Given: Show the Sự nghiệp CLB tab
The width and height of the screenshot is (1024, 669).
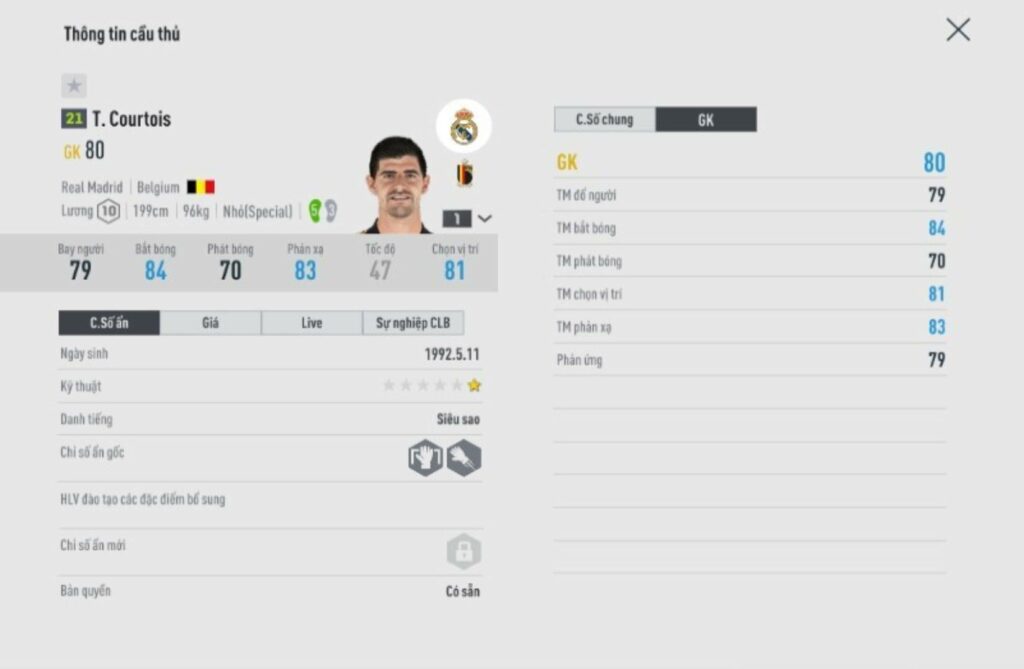Looking at the screenshot, I should 413,323.
